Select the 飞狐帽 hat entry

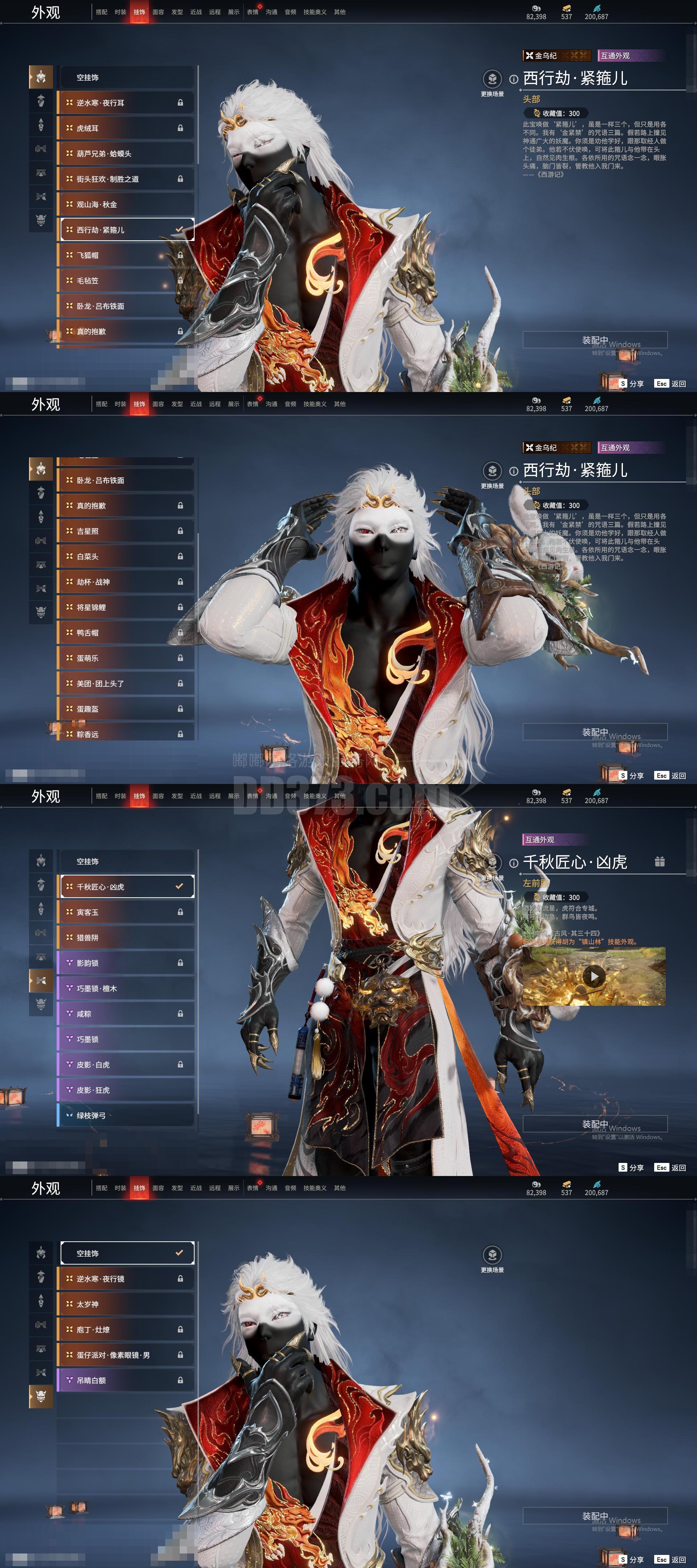coord(126,255)
